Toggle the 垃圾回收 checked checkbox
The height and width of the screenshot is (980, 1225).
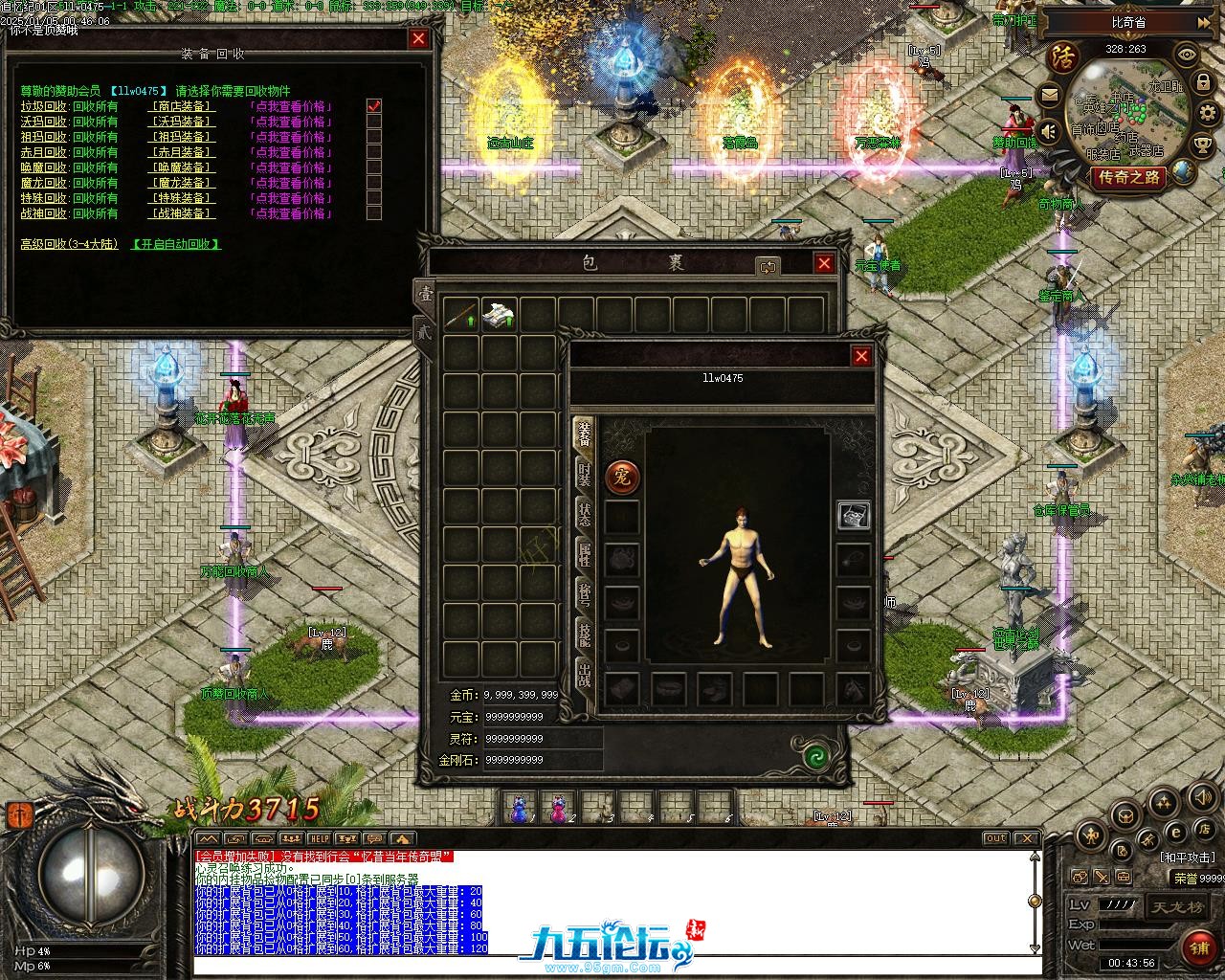pyautogui.click(x=374, y=106)
